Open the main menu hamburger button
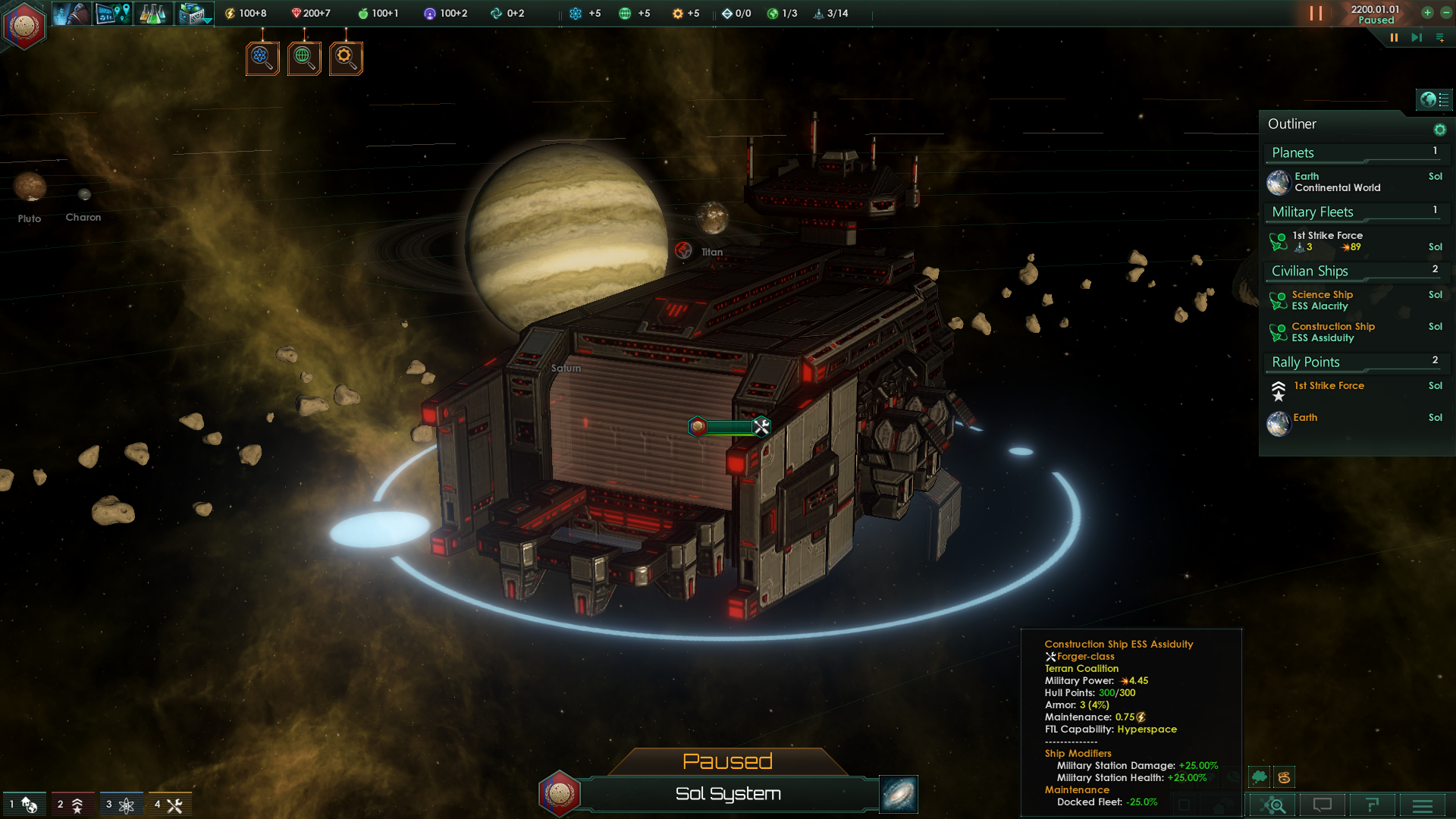The width and height of the screenshot is (1456, 819). 1423,805
